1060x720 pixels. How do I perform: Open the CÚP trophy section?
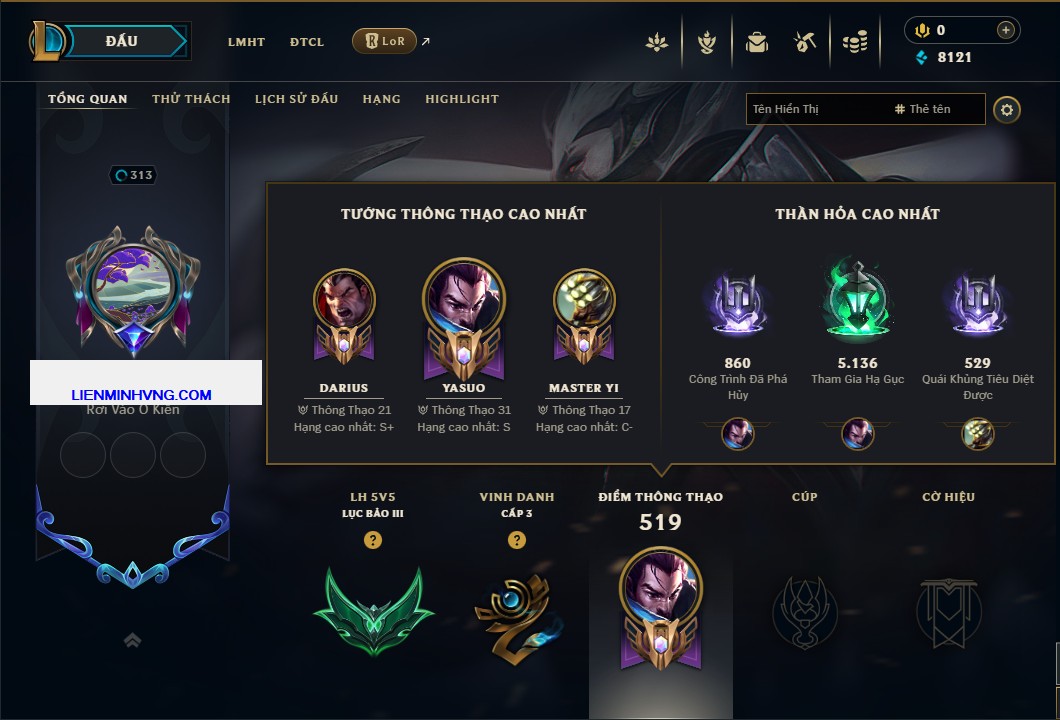(x=805, y=610)
